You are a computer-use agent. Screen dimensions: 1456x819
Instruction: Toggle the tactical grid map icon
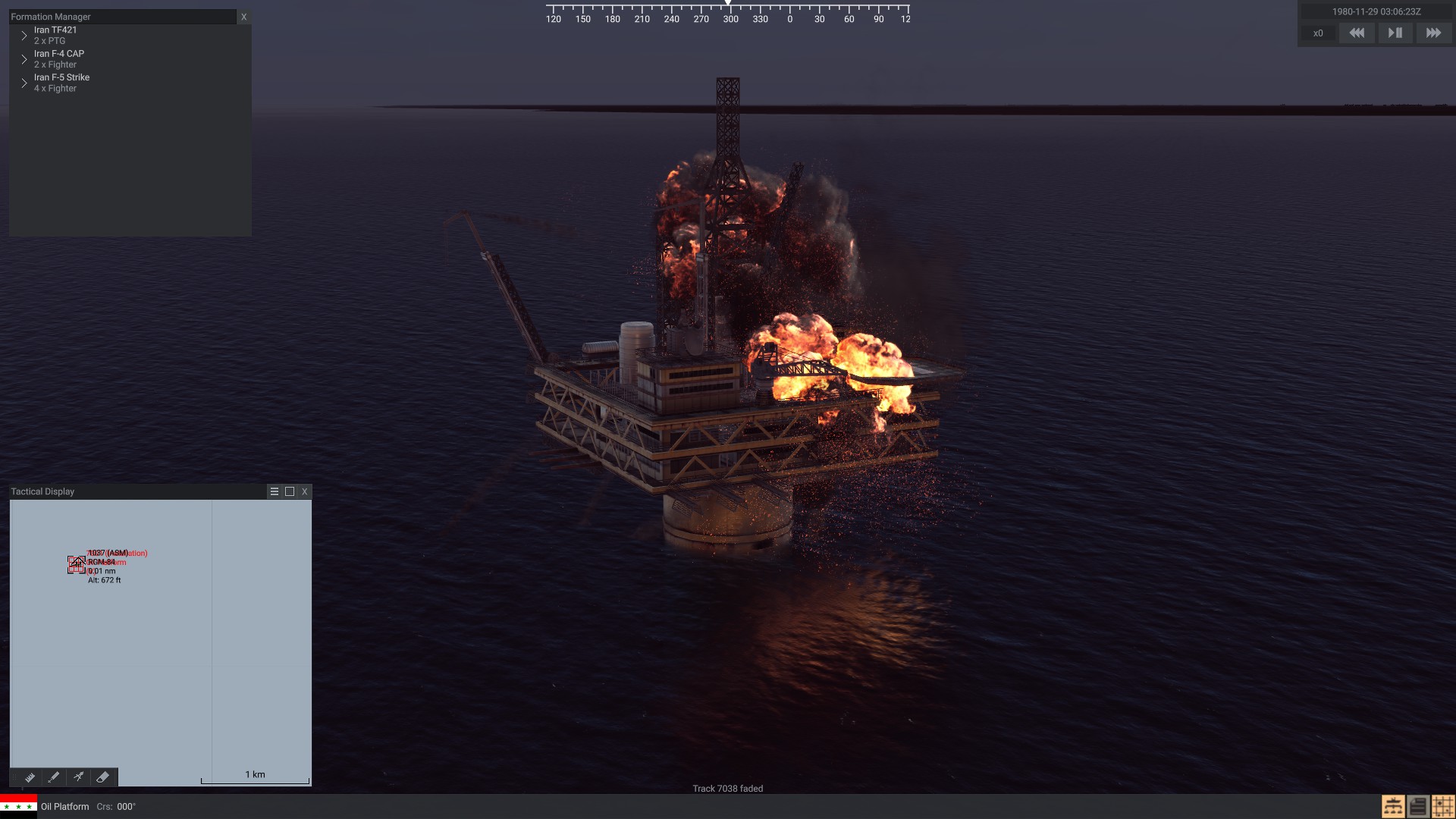tap(1442, 806)
